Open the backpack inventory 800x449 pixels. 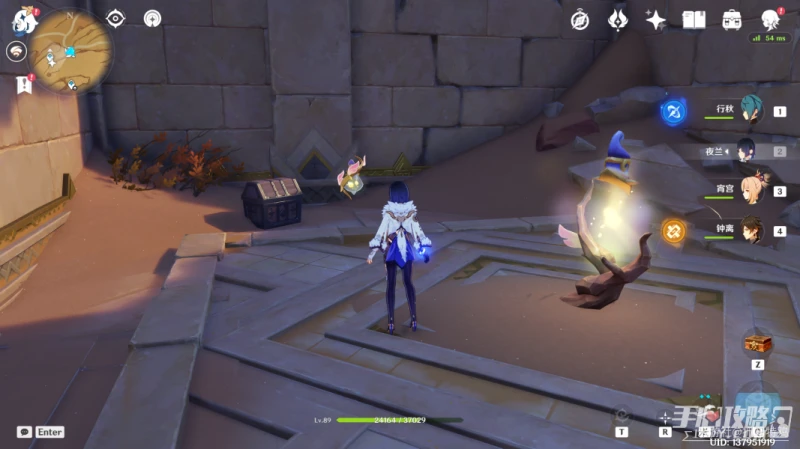(732, 19)
